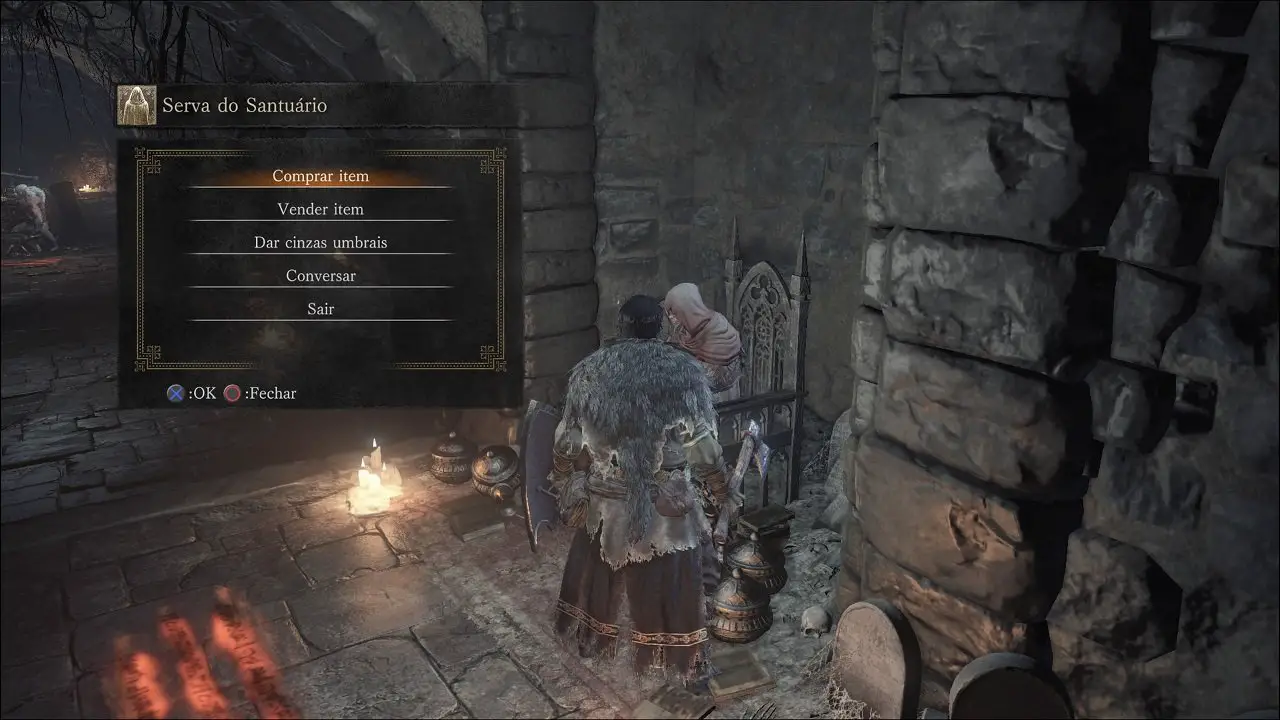Open the Dar cinzas umbrais option
1280x720 pixels.
click(321, 242)
